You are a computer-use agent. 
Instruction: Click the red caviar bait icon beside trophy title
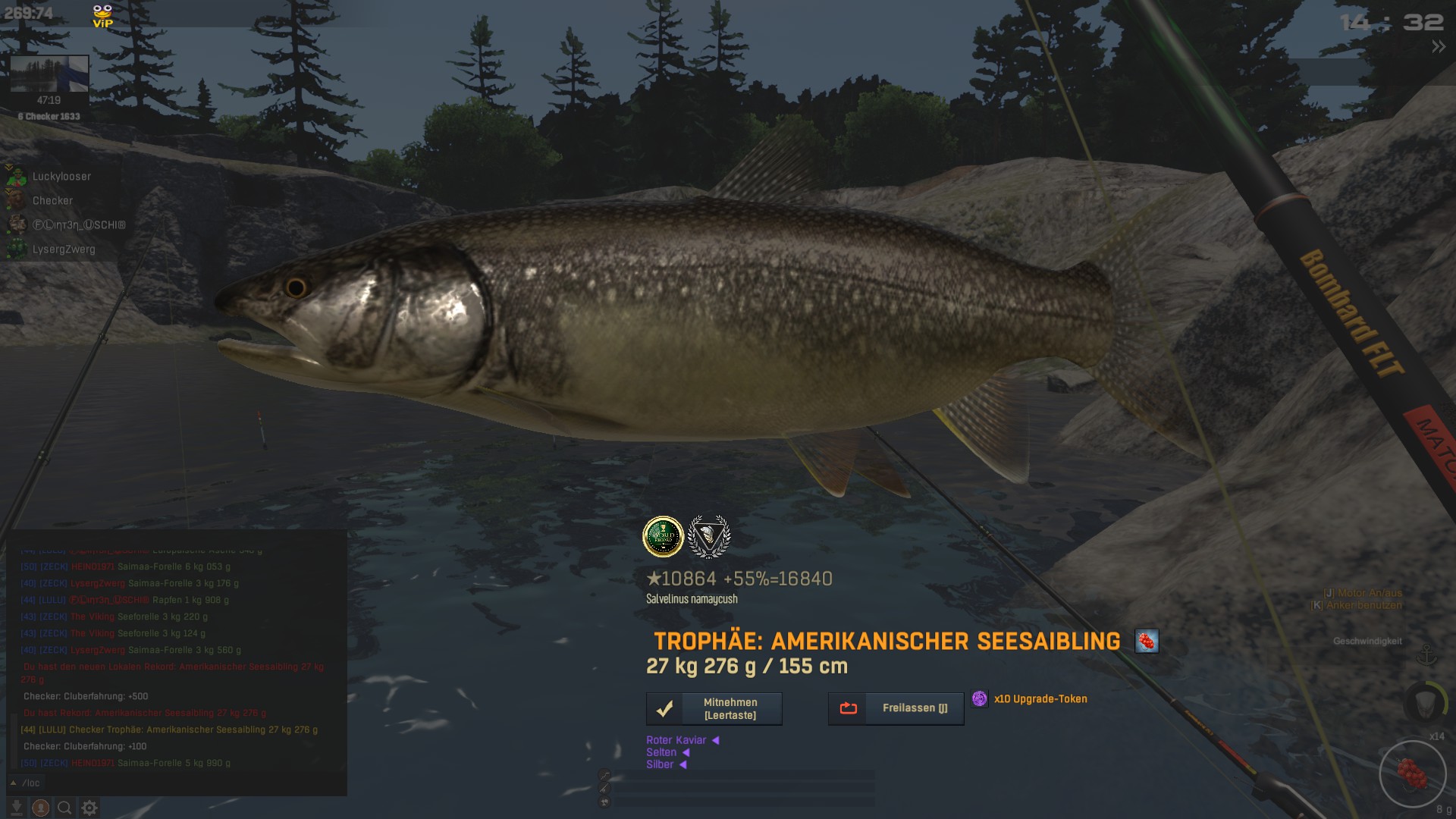1146,642
